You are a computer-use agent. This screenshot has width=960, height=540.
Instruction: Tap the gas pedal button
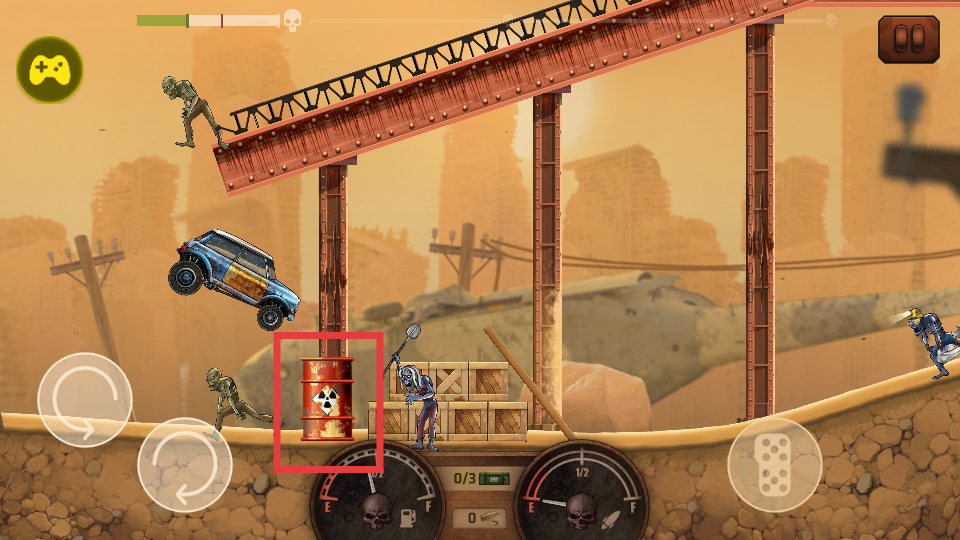pos(774,464)
